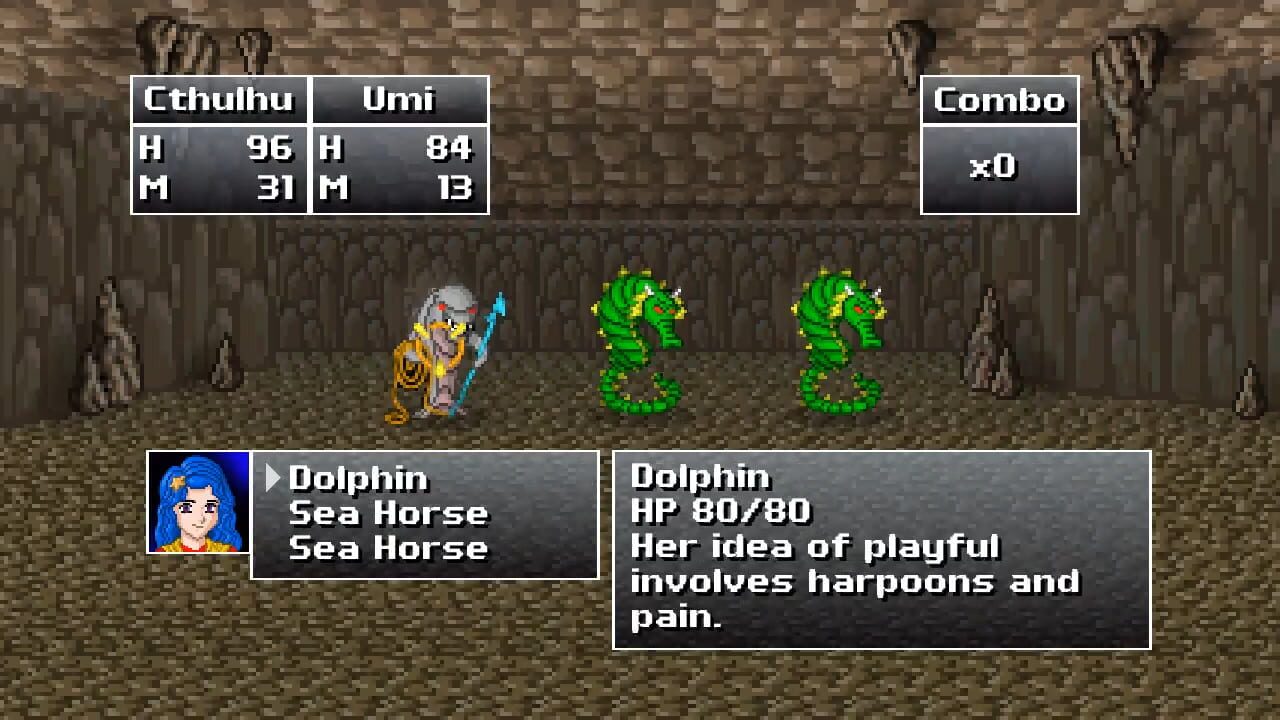Select Dolphin from the target list

[358, 479]
